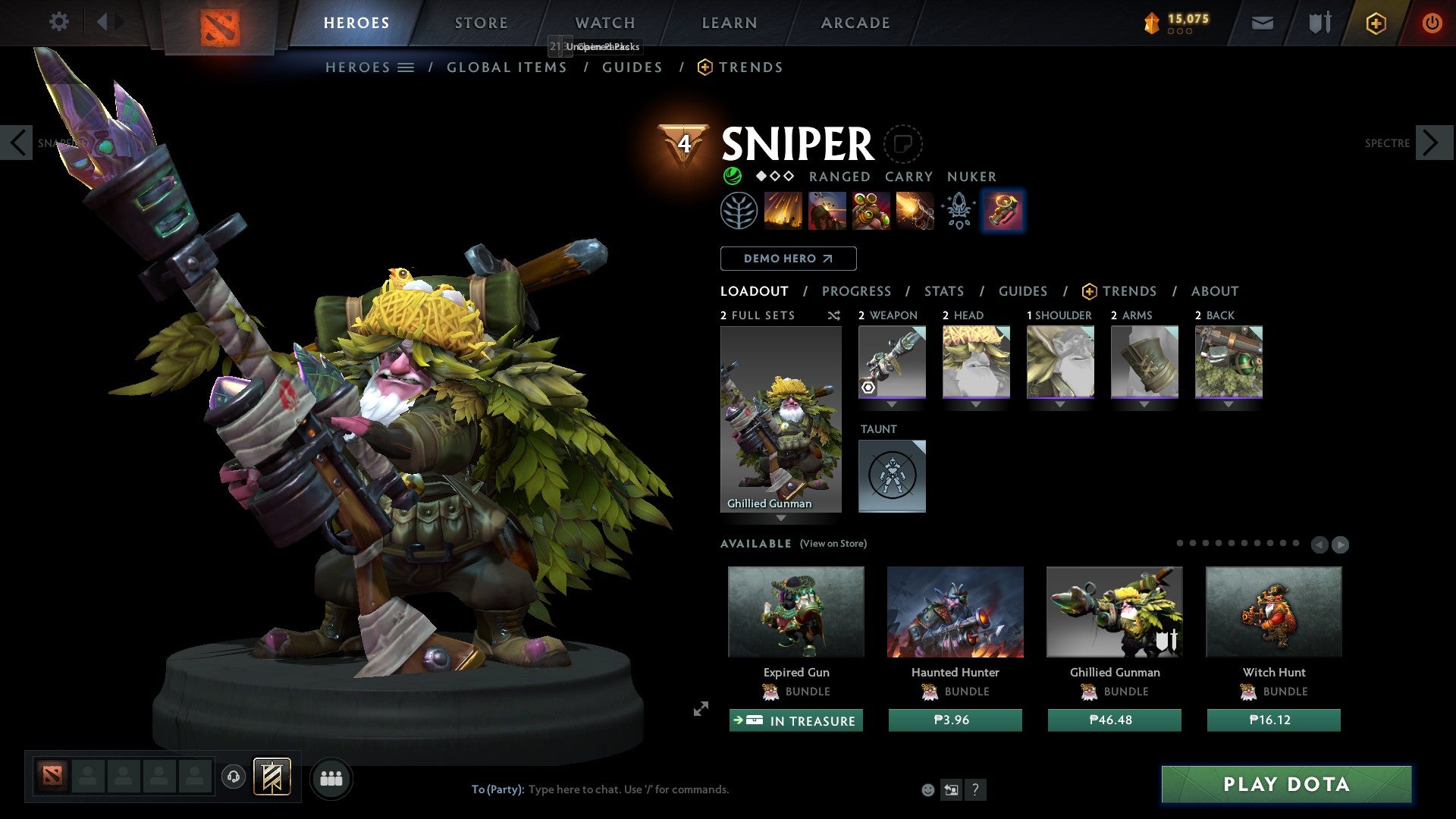Open the heroes hamburger menu
The width and height of the screenshot is (1456, 819).
pyautogui.click(x=406, y=67)
